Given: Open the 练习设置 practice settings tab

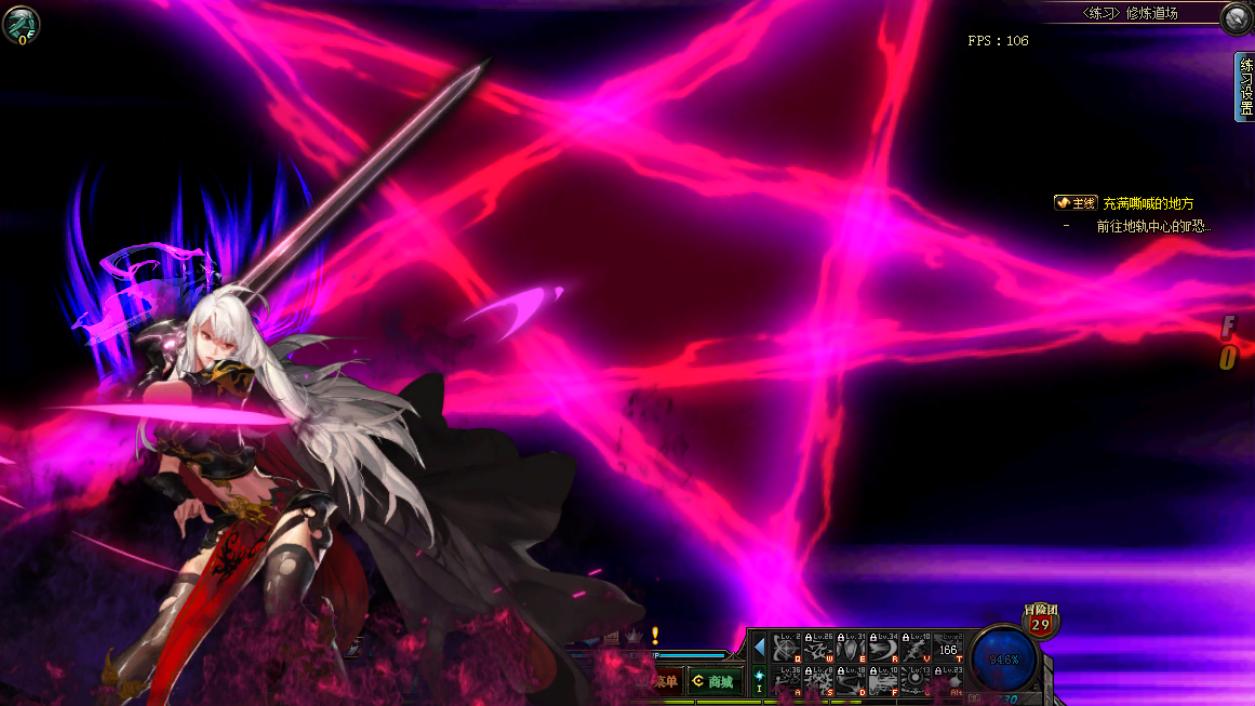Looking at the screenshot, I should [x=1245, y=87].
